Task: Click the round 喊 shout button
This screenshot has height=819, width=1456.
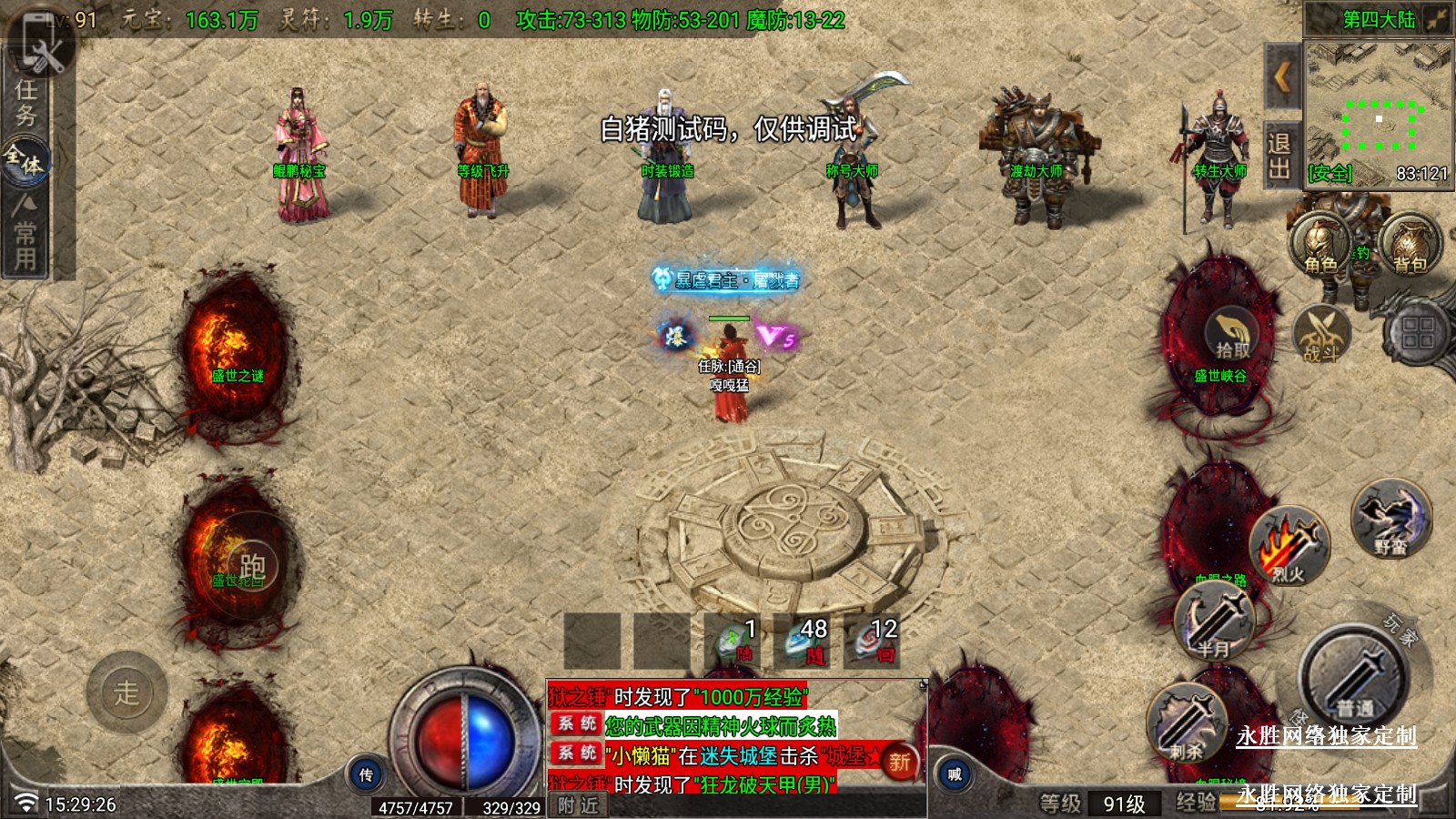Action: 954,775
